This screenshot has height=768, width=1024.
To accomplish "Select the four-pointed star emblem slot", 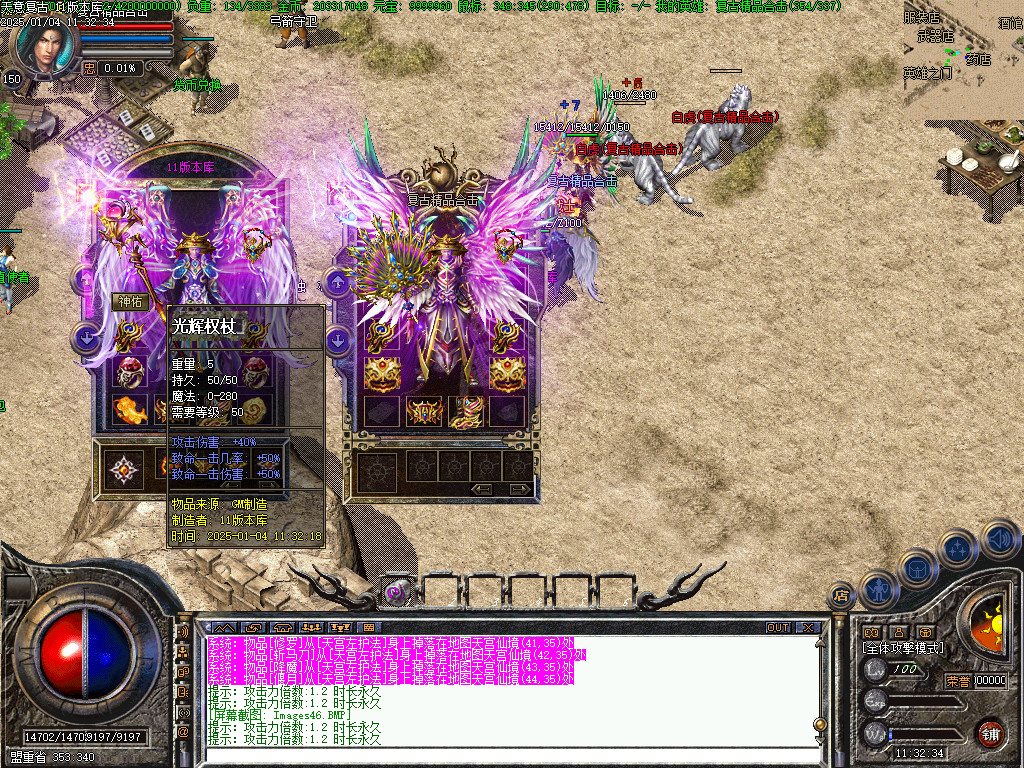I will point(124,467).
